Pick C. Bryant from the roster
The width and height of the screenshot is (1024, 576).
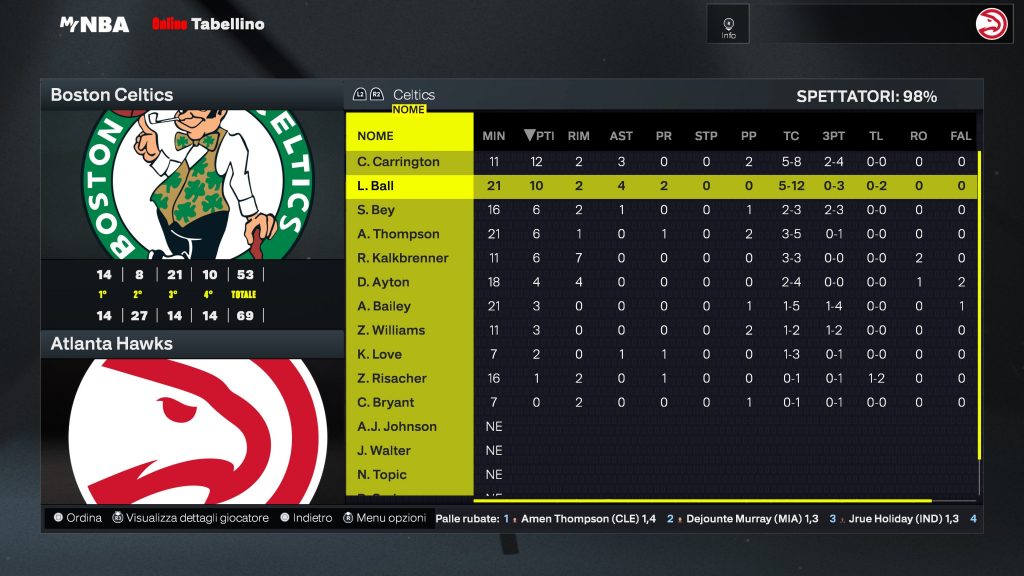pyautogui.click(x=385, y=402)
